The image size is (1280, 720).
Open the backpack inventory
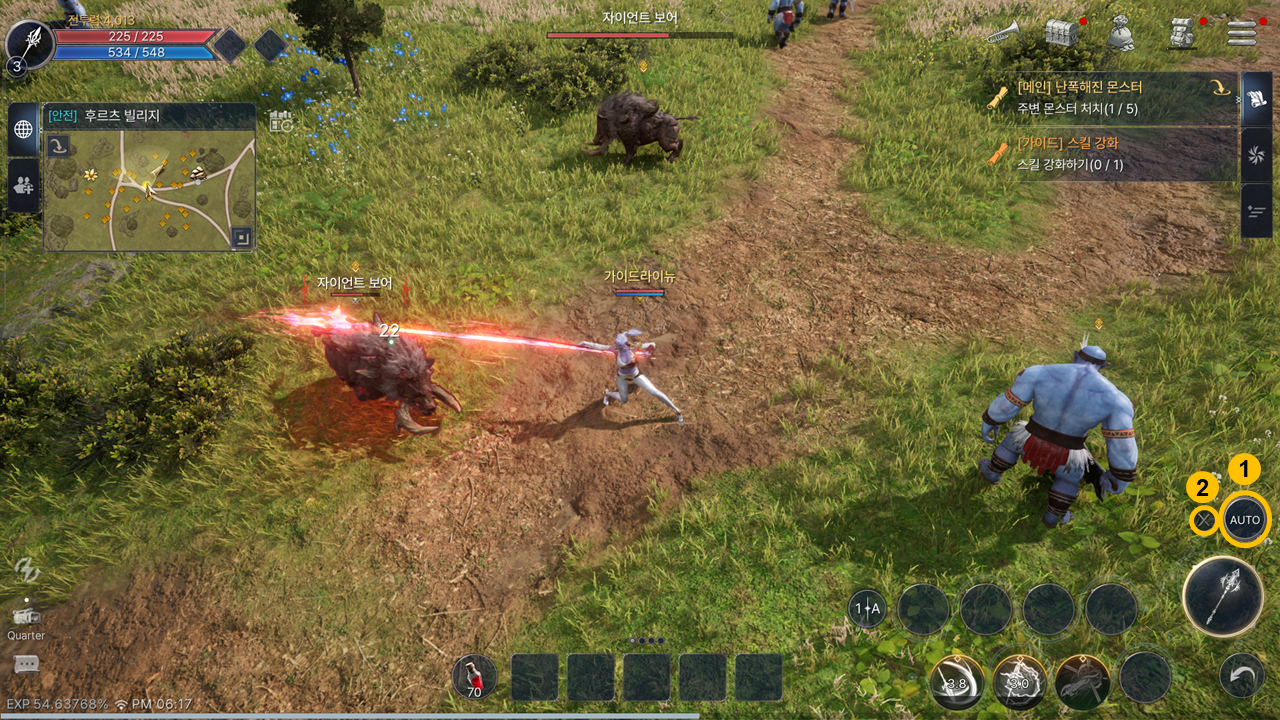click(x=1184, y=34)
